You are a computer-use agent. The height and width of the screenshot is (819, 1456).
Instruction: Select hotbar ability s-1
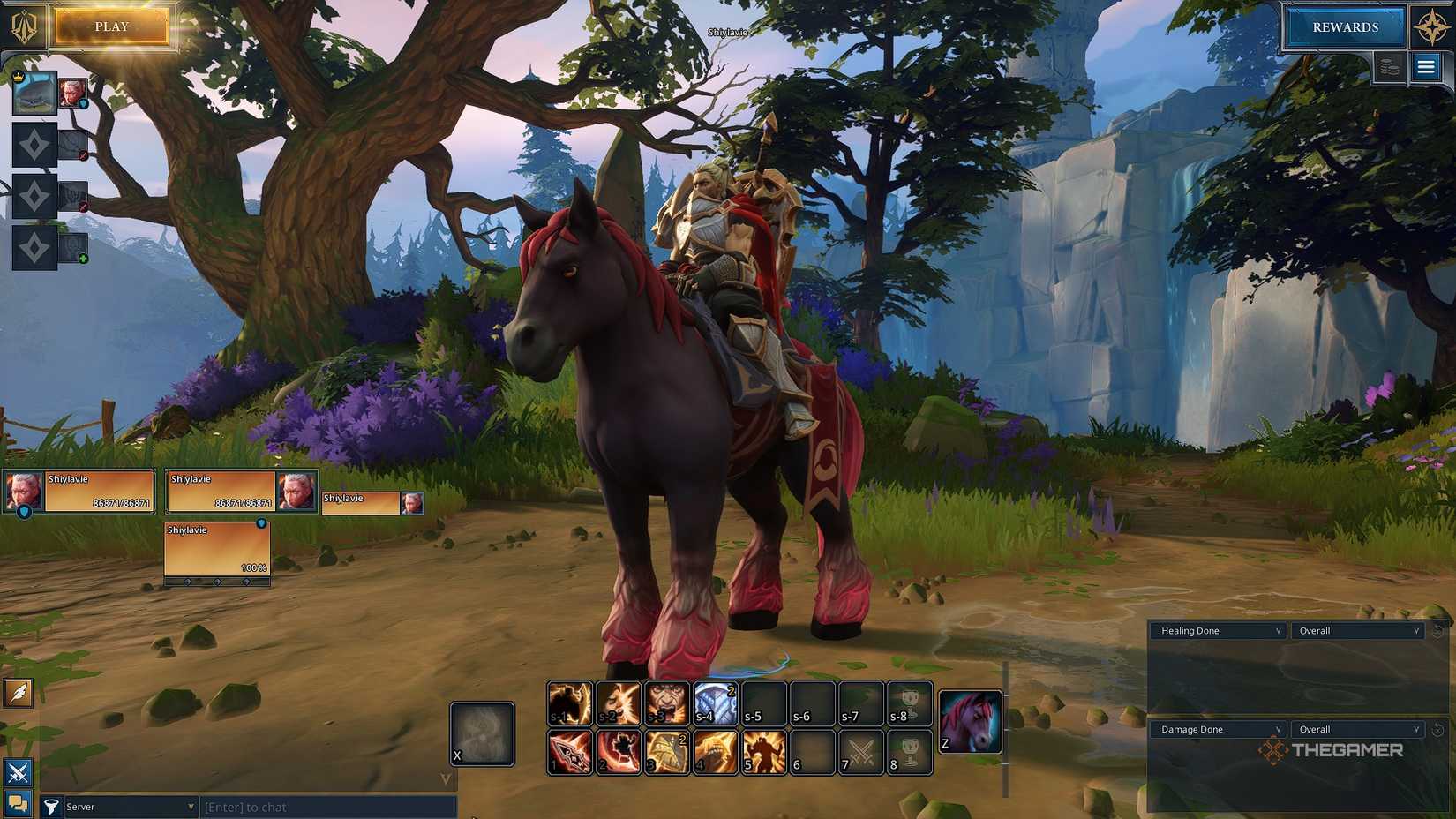(x=569, y=702)
